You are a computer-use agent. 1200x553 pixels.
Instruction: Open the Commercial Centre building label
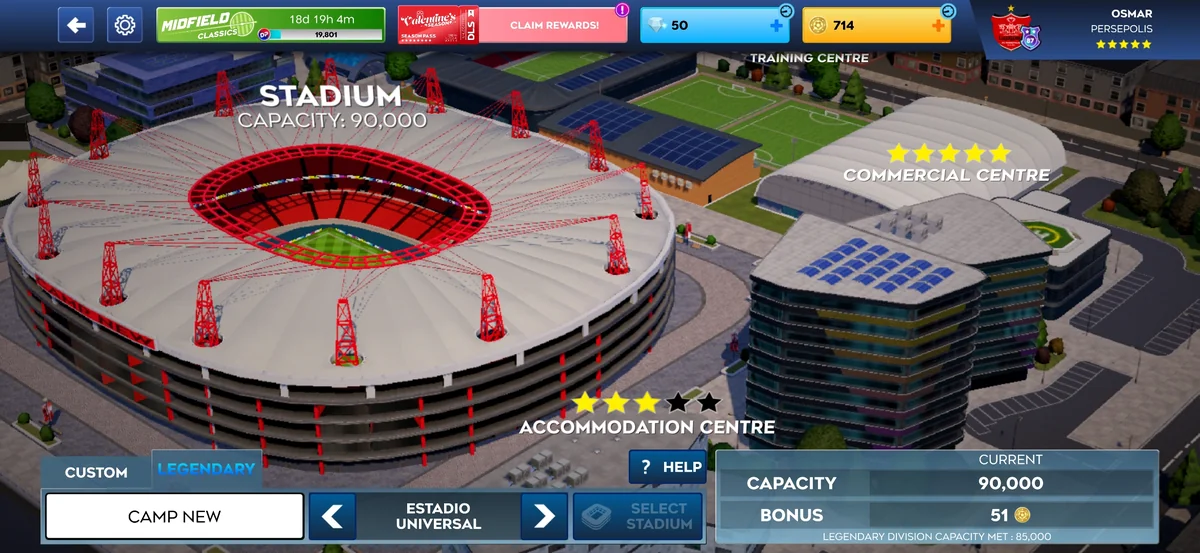[x=946, y=174]
